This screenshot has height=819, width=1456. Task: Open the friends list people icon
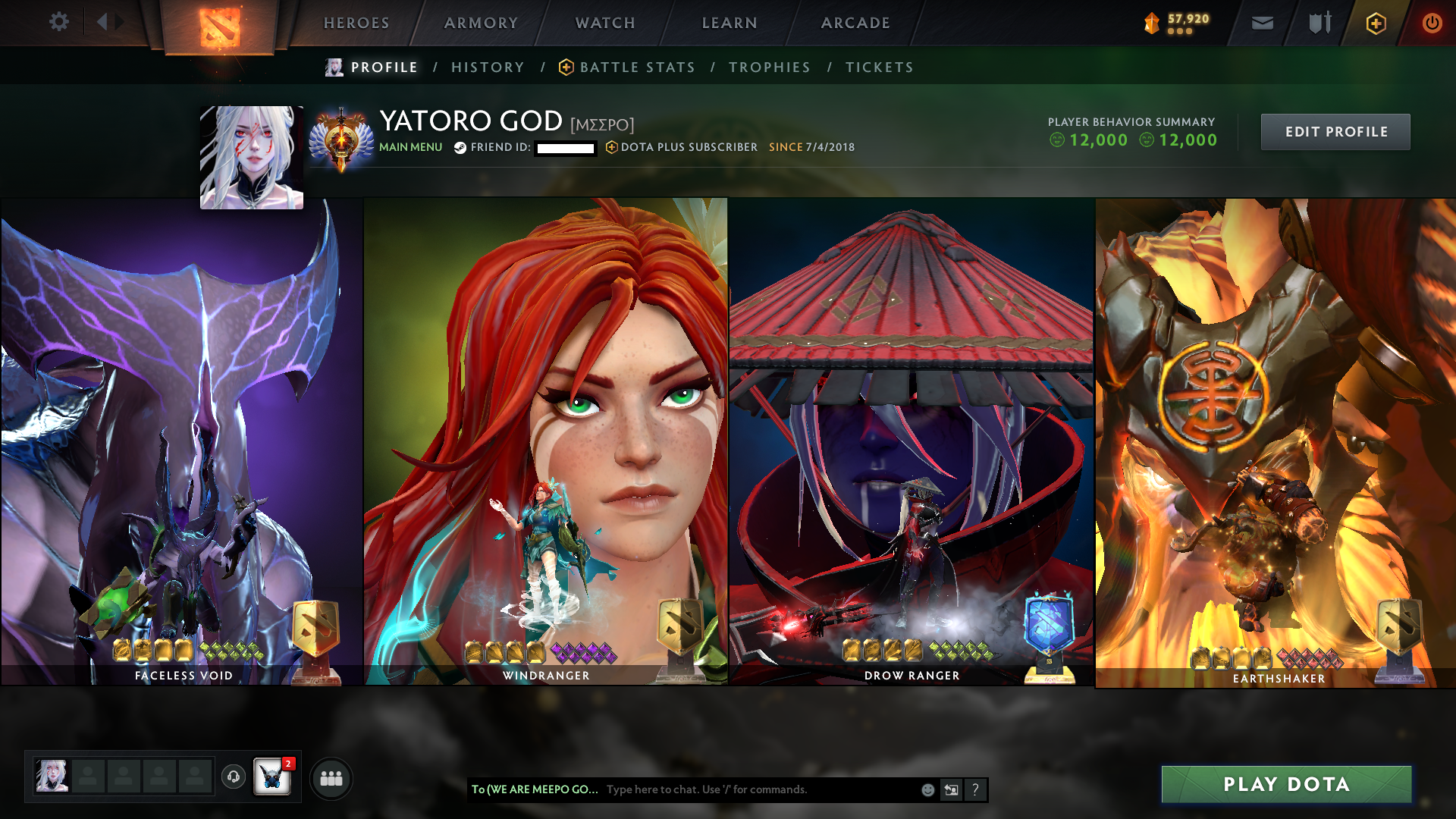click(331, 777)
